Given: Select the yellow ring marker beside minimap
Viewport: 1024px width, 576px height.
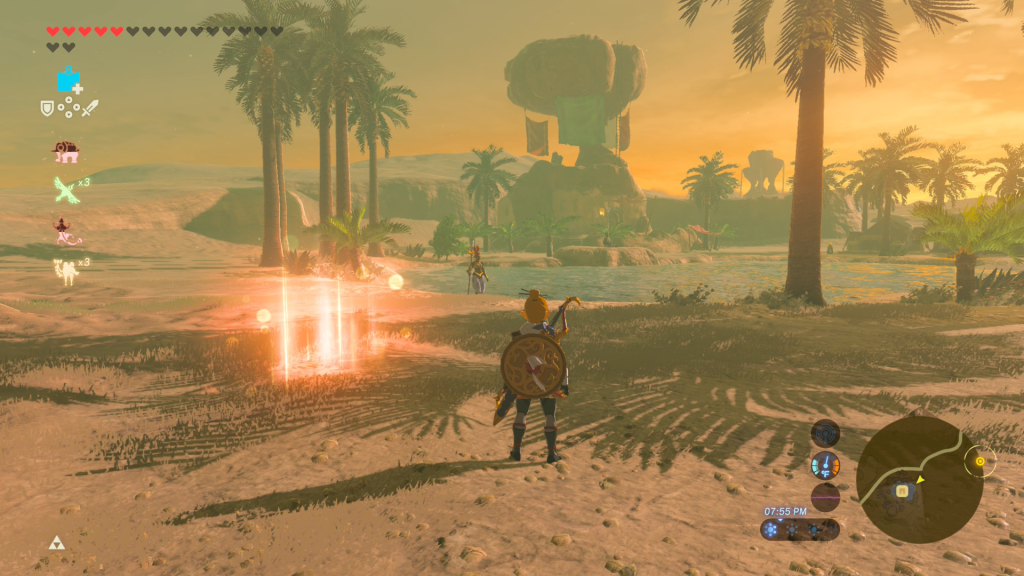Looking at the screenshot, I should (980, 461).
